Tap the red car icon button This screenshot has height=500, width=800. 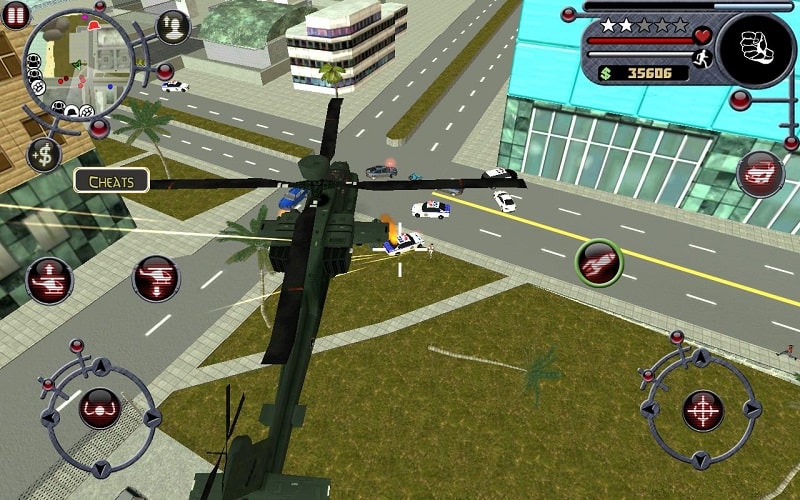tap(761, 174)
